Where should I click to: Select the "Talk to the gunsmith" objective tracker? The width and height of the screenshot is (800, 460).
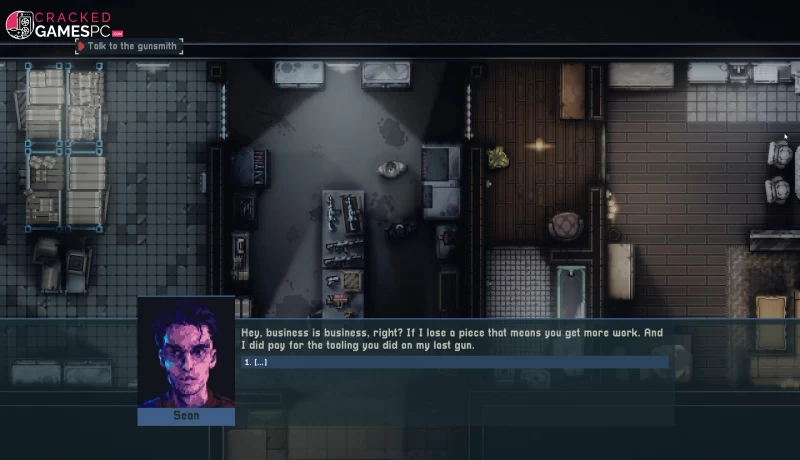pyautogui.click(x=129, y=46)
